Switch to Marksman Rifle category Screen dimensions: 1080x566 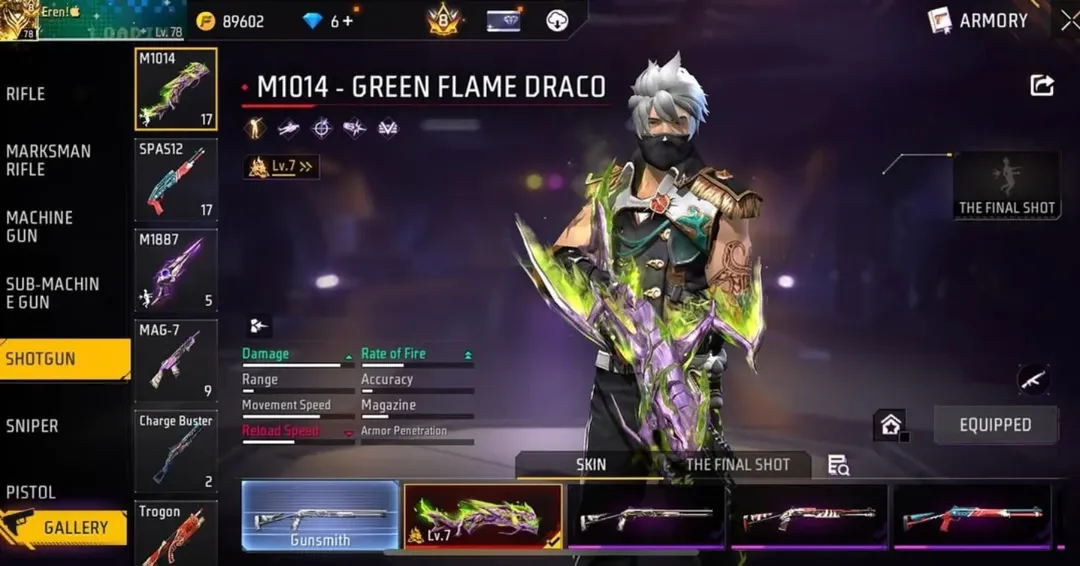point(48,160)
